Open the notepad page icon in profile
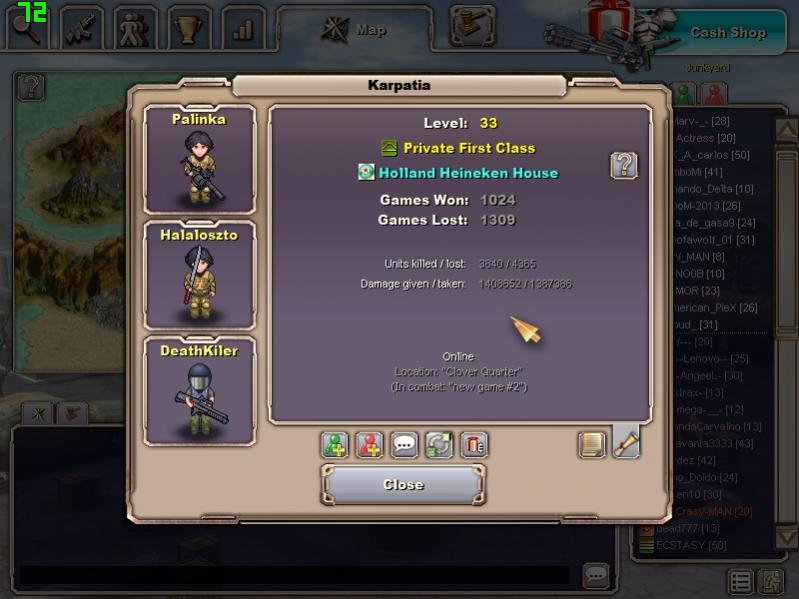 (x=592, y=444)
